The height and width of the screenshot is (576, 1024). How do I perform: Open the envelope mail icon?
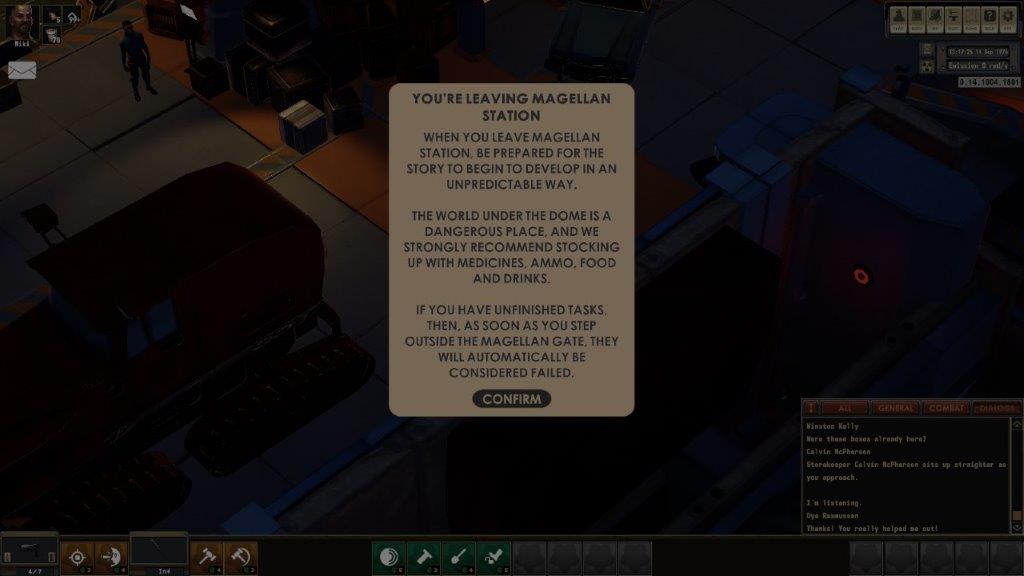[x=22, y=70]
